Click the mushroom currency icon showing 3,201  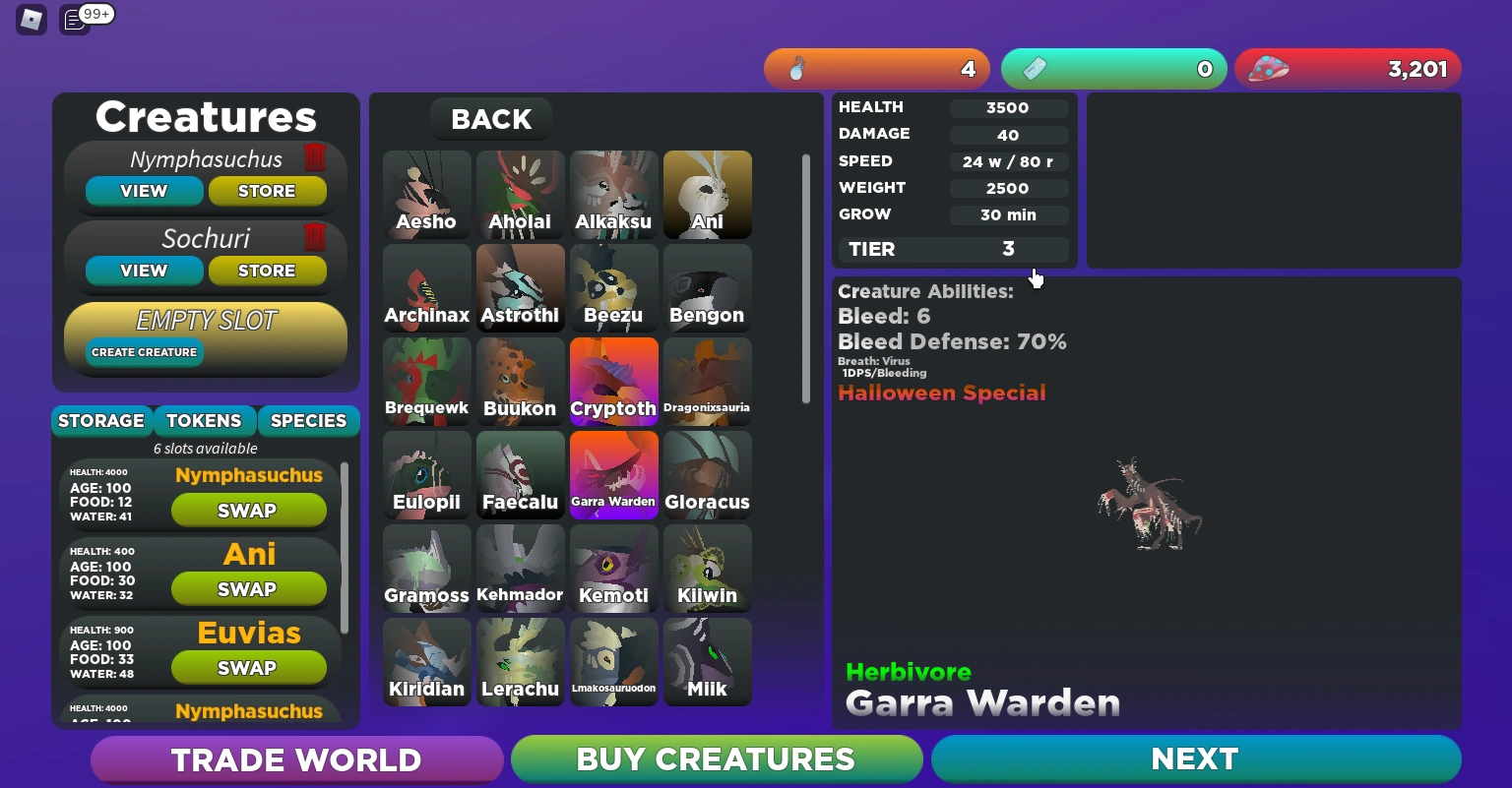click(x=1270, y=69)
